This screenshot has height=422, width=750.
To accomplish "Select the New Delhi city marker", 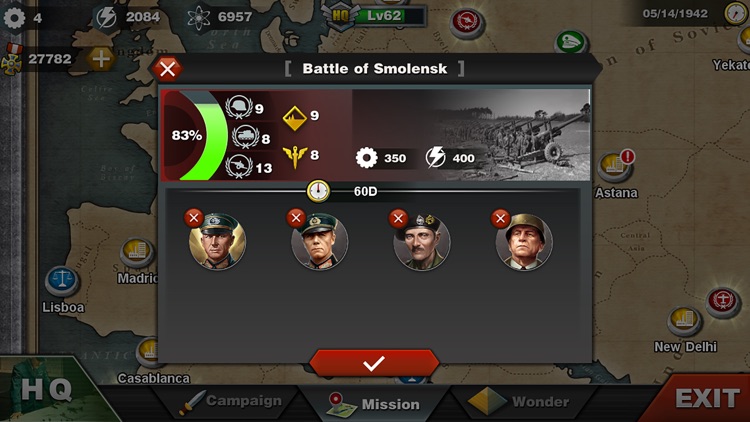I will (683, 322).
